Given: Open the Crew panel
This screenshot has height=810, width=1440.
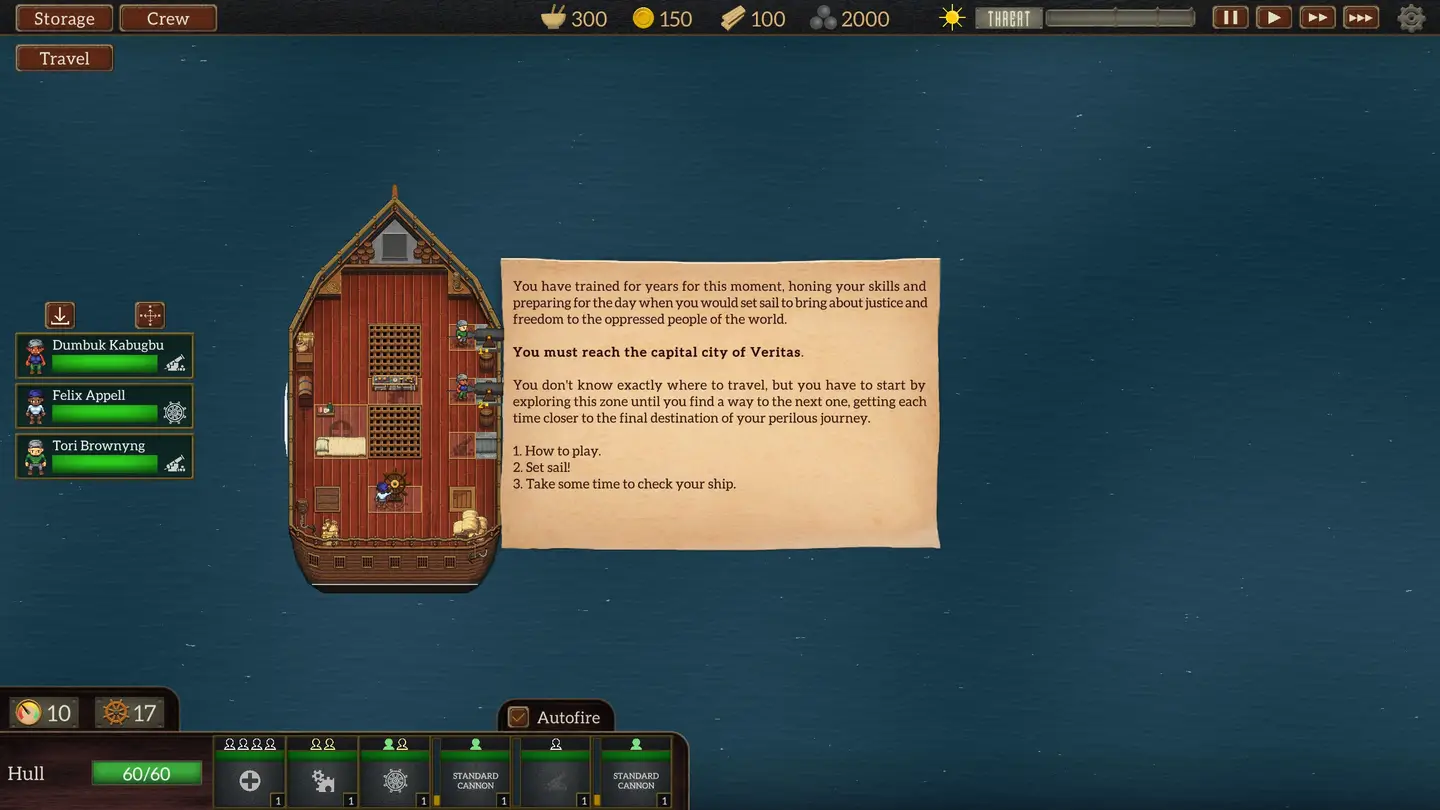Looking at the screenshot, I should [168, 19].
